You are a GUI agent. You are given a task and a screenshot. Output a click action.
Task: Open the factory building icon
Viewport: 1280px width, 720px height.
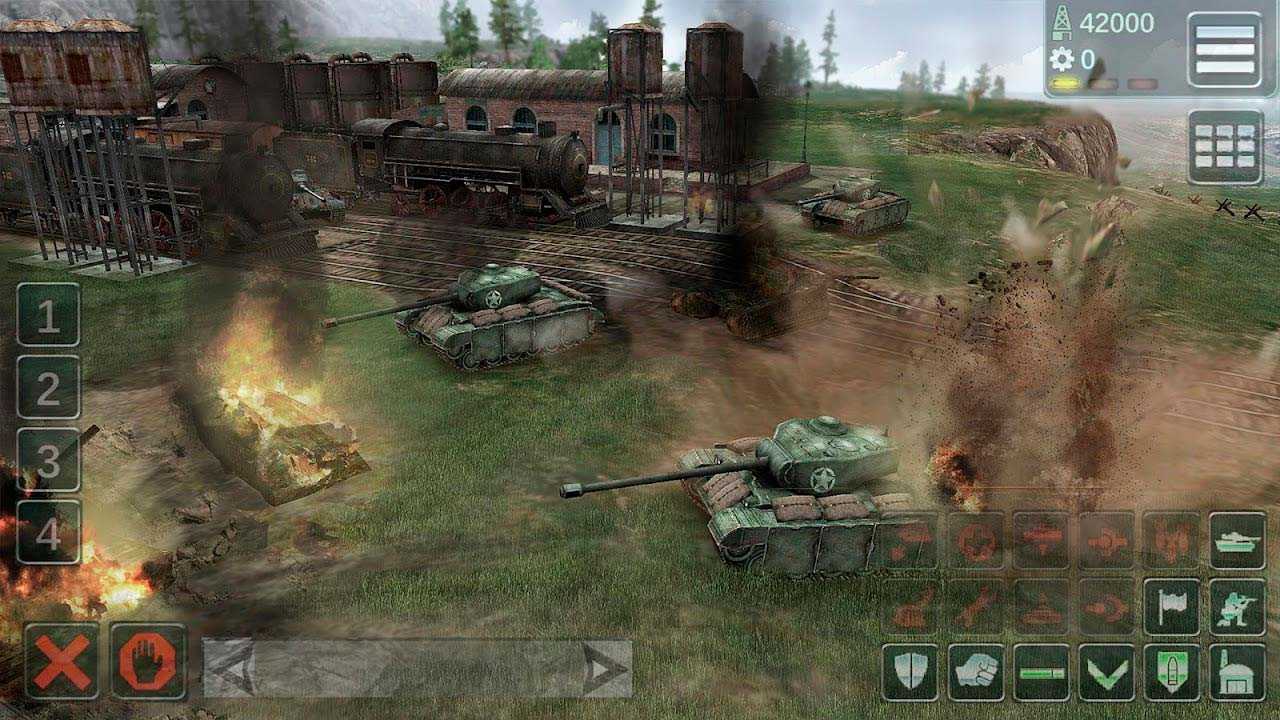[1237, 672]
